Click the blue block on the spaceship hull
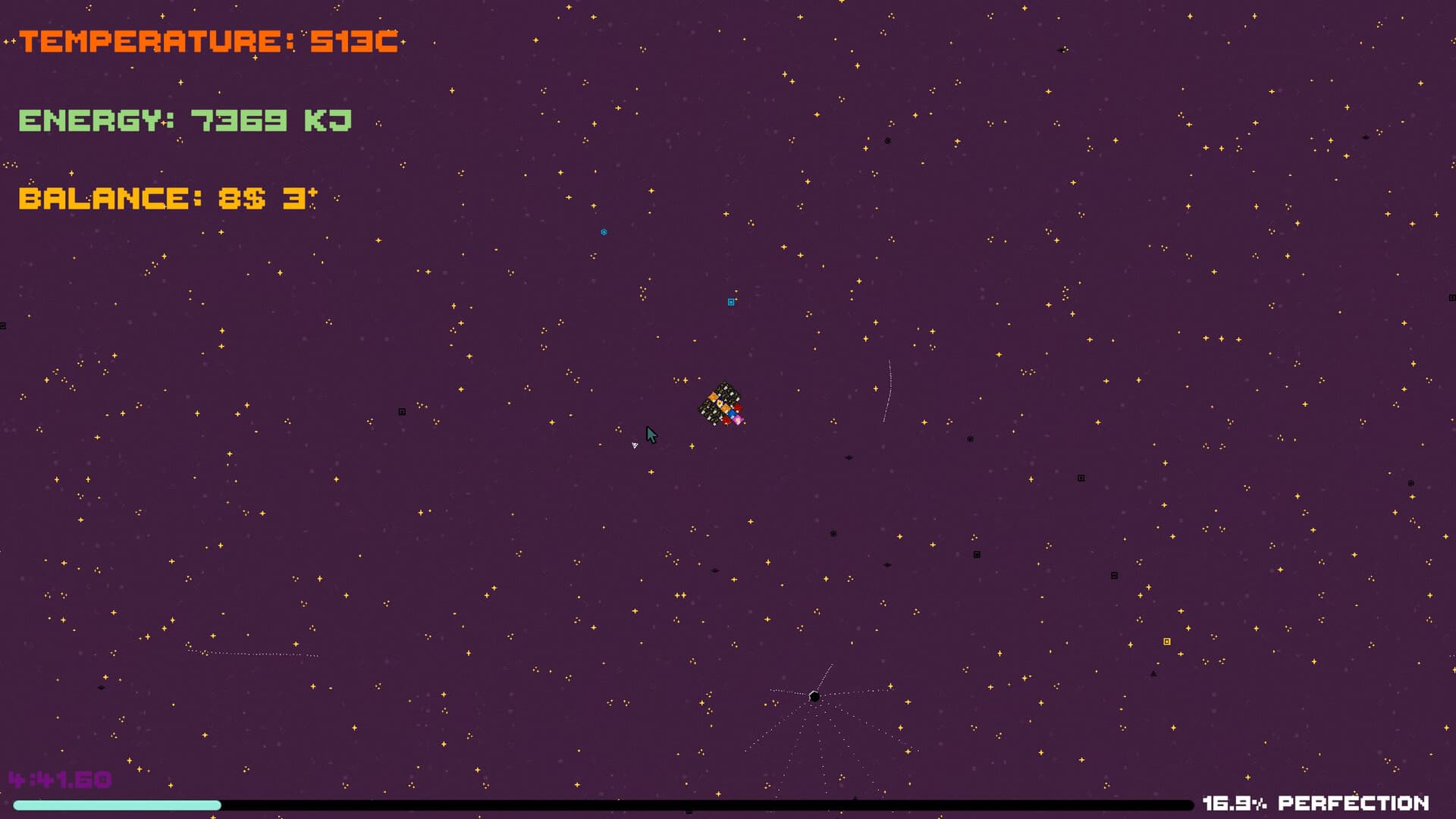The height and width of the screenshot is (819, 1456). (732, 414)
